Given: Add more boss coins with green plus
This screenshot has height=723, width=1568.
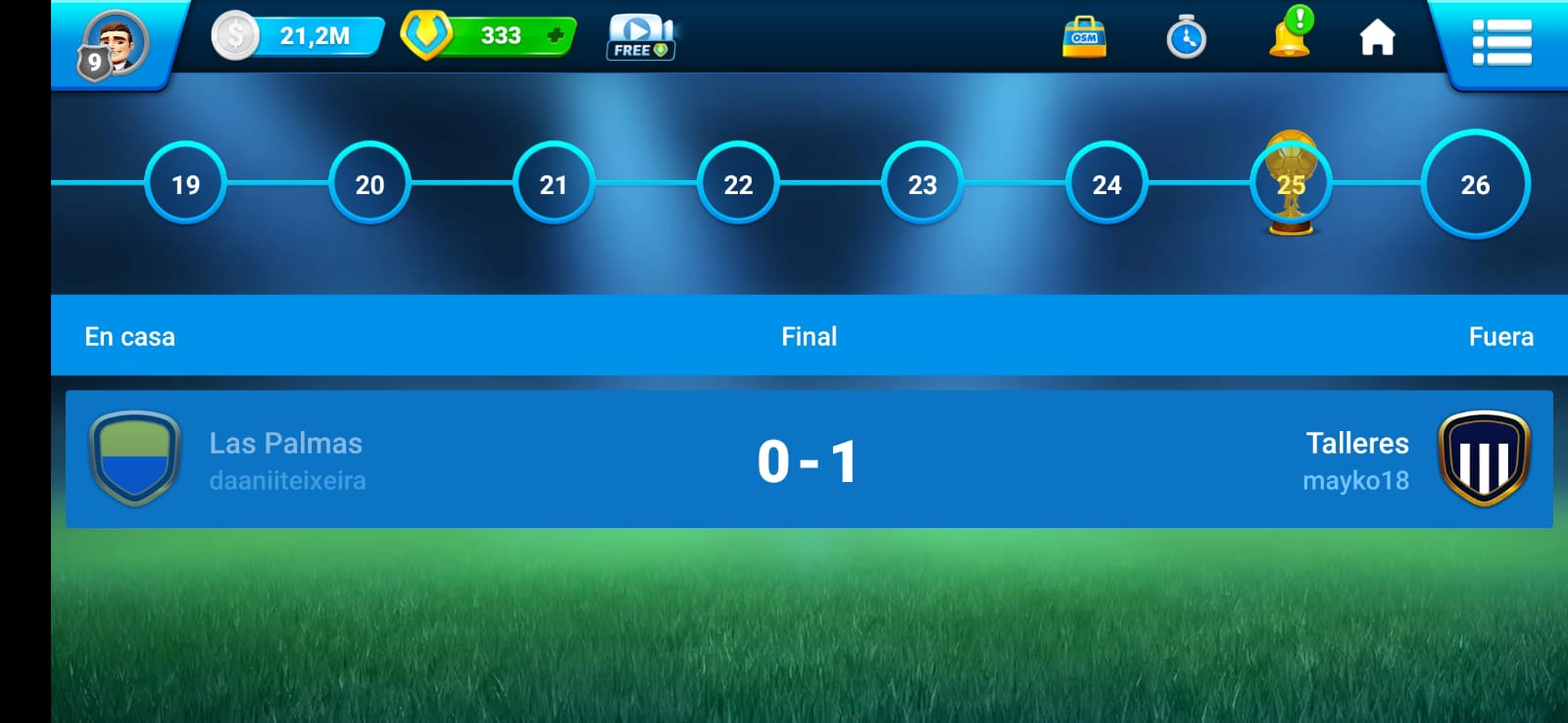Looking at the screenshot, I should 555,36.
